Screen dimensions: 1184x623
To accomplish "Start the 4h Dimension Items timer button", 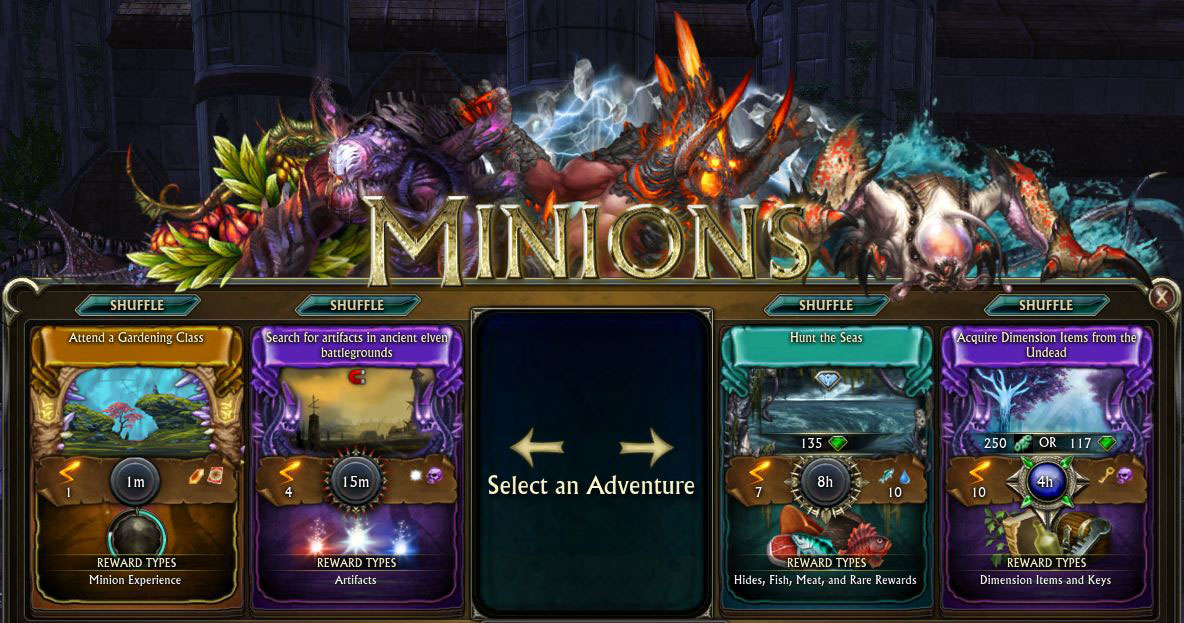I will pyautogui.click(x=1045, y=481).
